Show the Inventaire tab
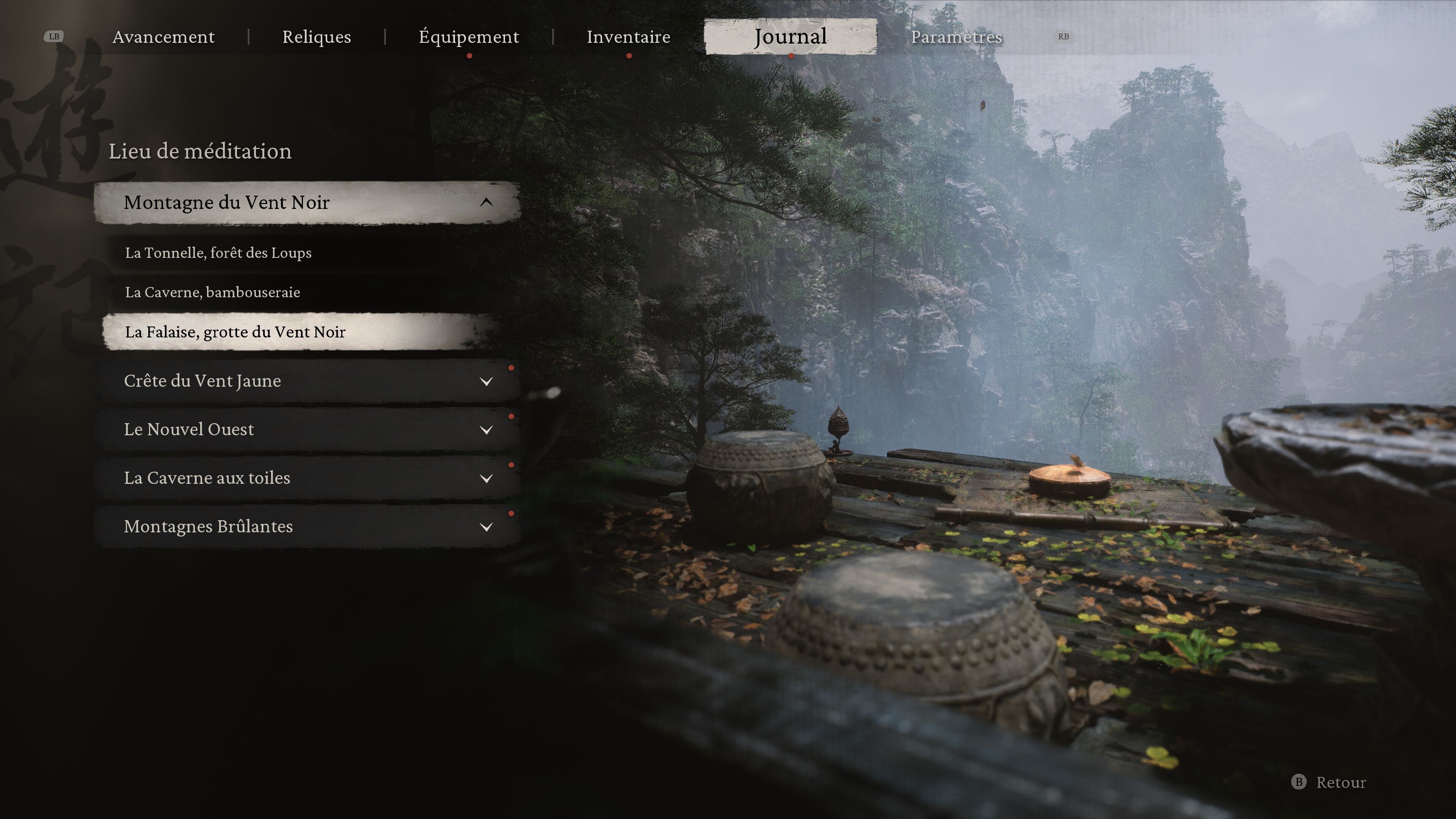Viewport: 1456px width, 819px height. pos(629,37)
